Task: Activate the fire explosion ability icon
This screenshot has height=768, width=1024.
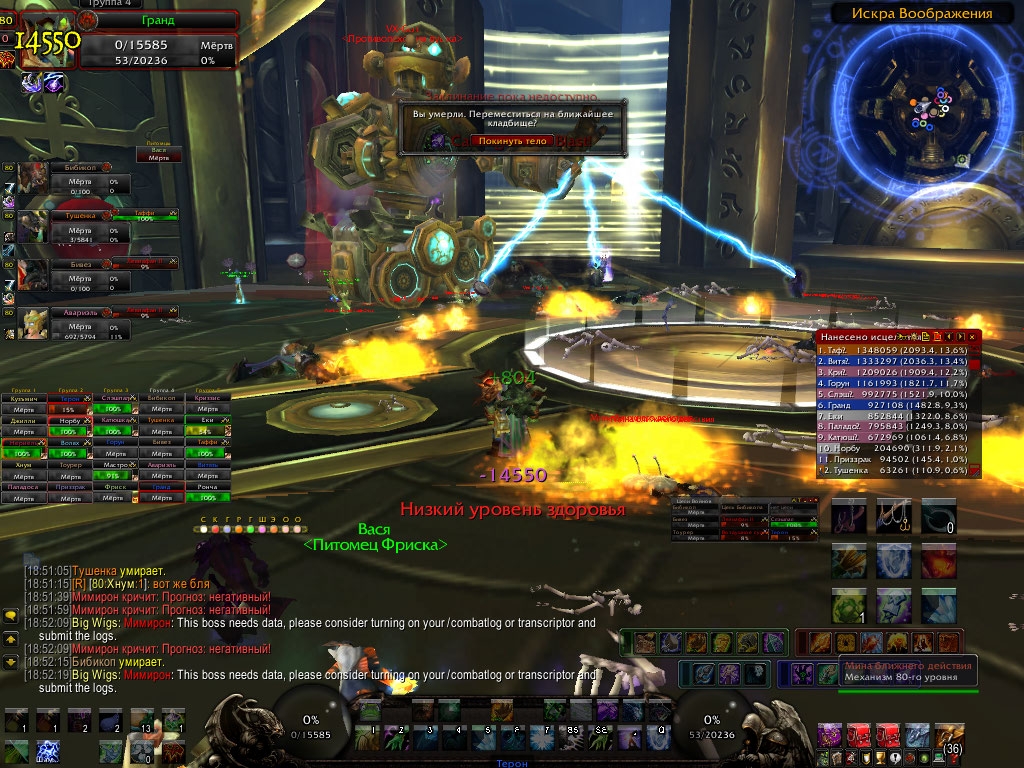Action: pos(939,561)
